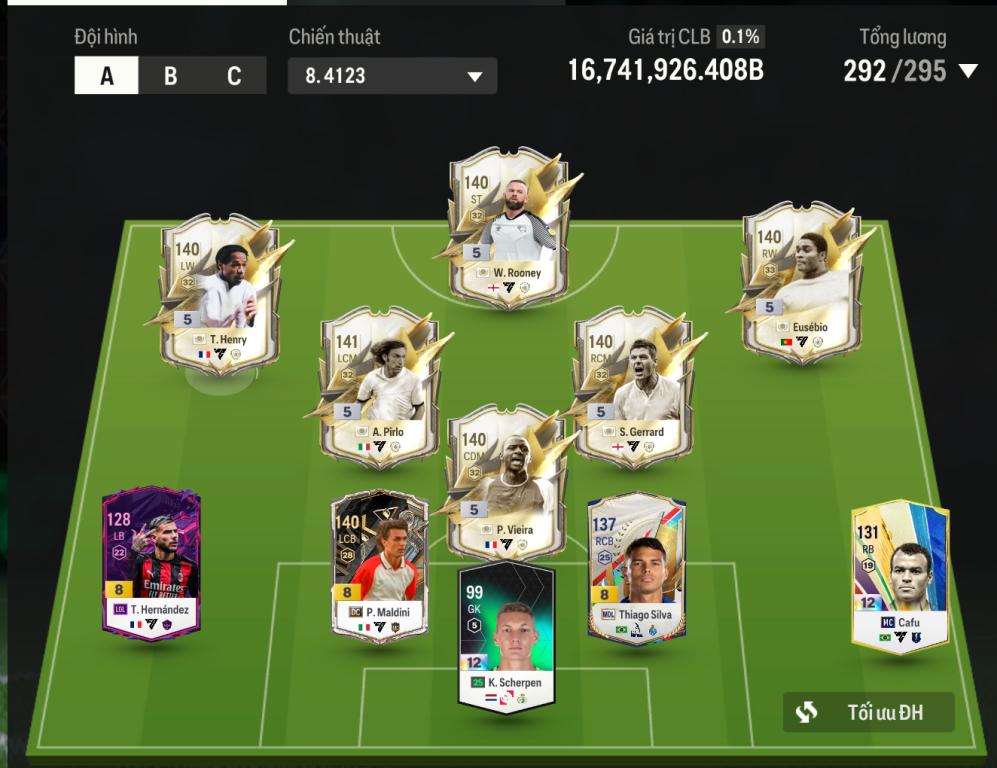This screenshot has height=768, width=997.
Task: Click the Tối ưu ĐH optimize button
Action: tap(868, 712)
